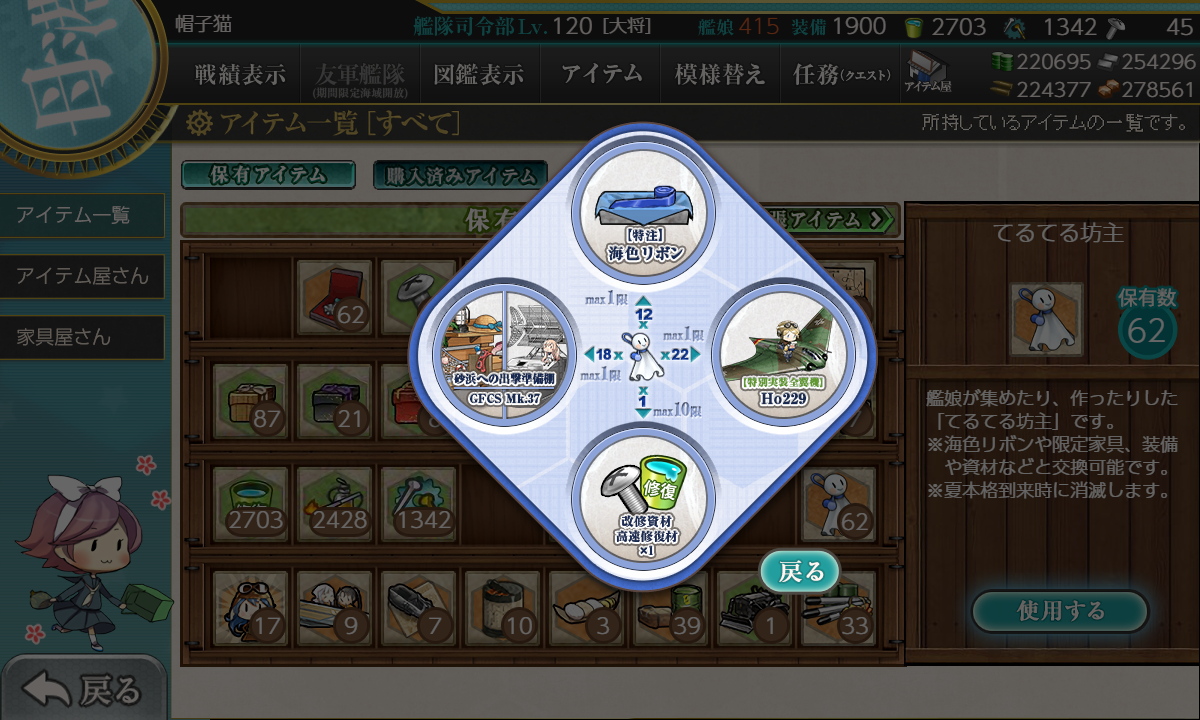
Task: Return with the bottom-left 戻る button
Action: 82,689
